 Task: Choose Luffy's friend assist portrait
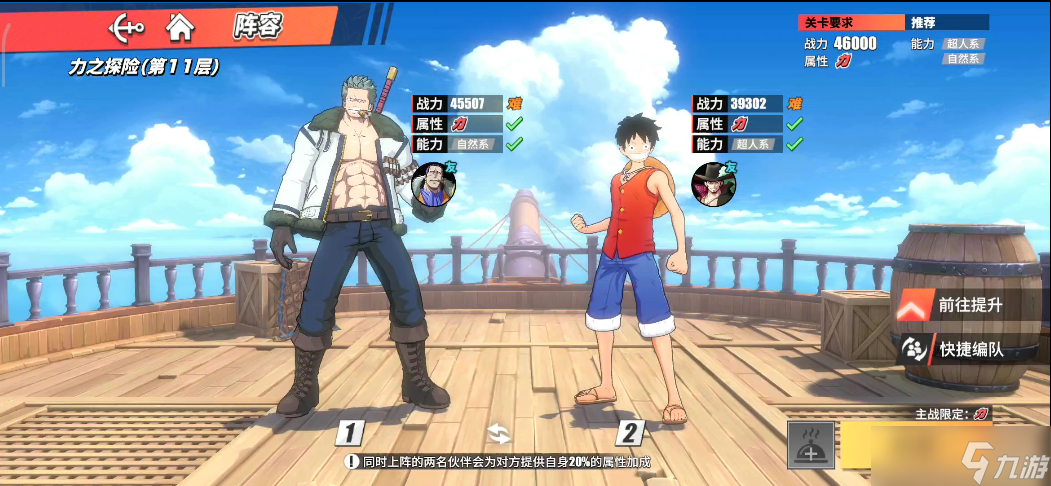pyautogui.click(x=712, y=184)
